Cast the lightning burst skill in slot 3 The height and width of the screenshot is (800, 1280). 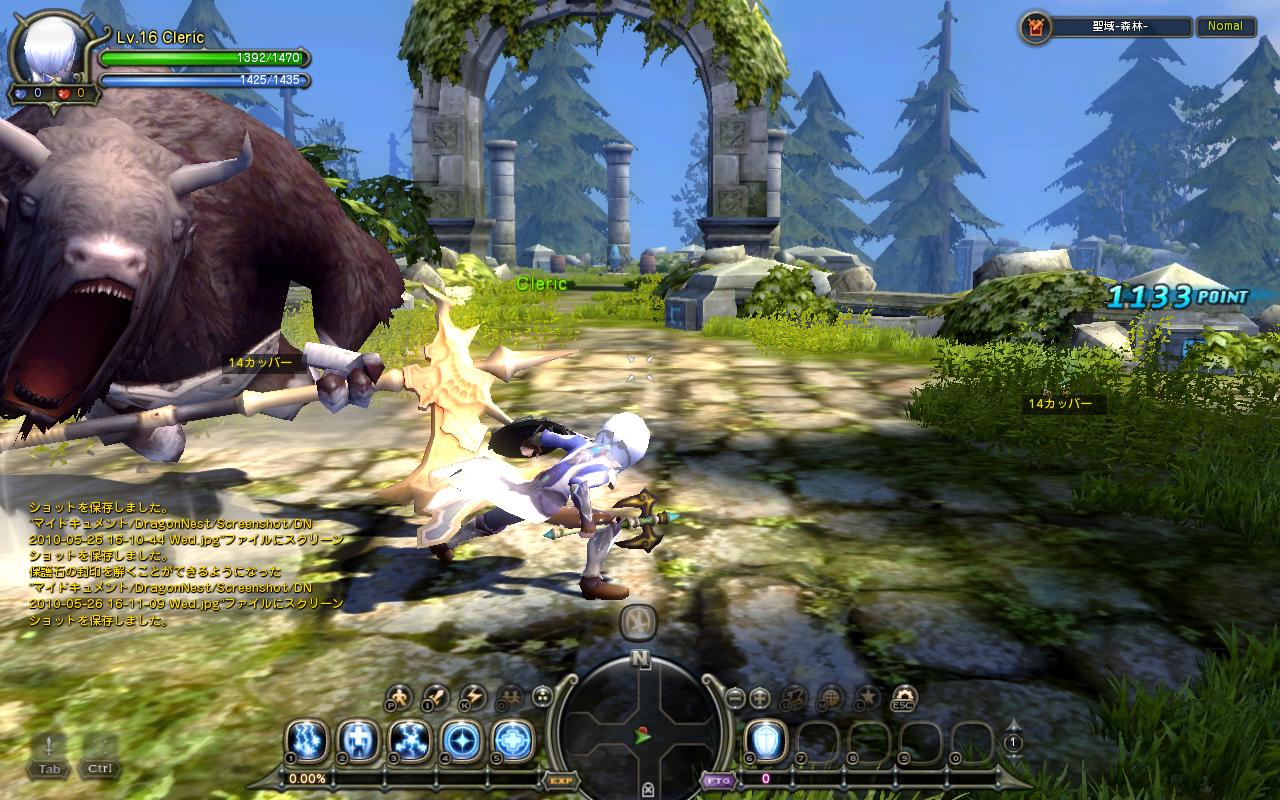point(410,741)
